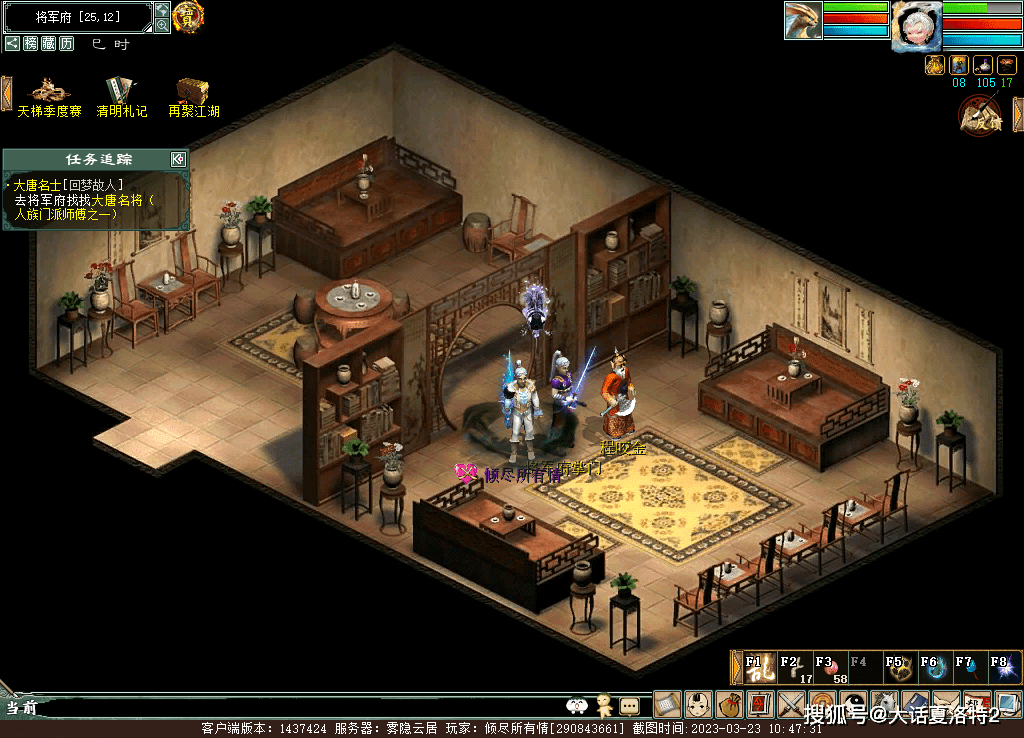Open the chat speech bubble button
Image resolution: width=1024 pixels, height=738 pixels.
(x=629, y=705)
